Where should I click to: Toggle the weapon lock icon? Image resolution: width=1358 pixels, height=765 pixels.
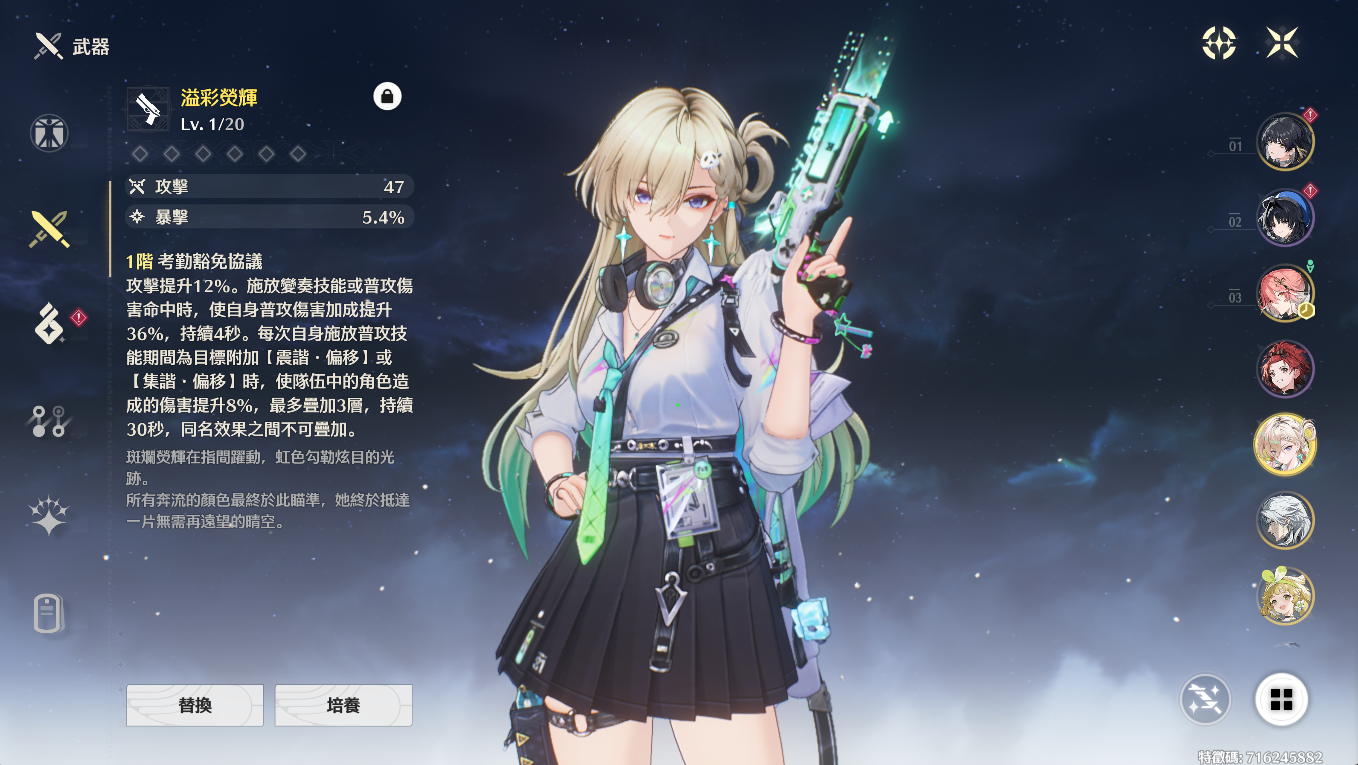pyautogui.click(x=387, y=96)
